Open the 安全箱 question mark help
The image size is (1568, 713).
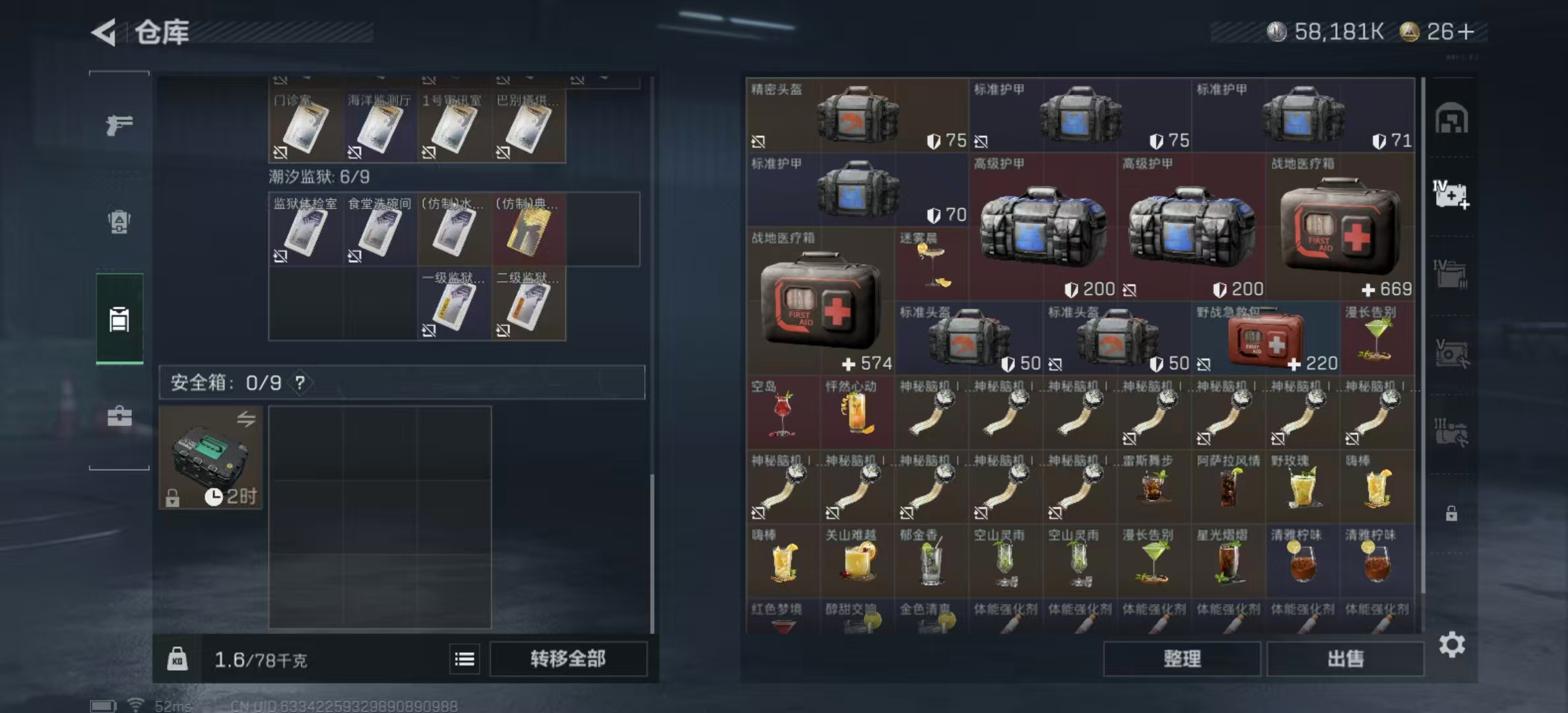tap(298, 382)
